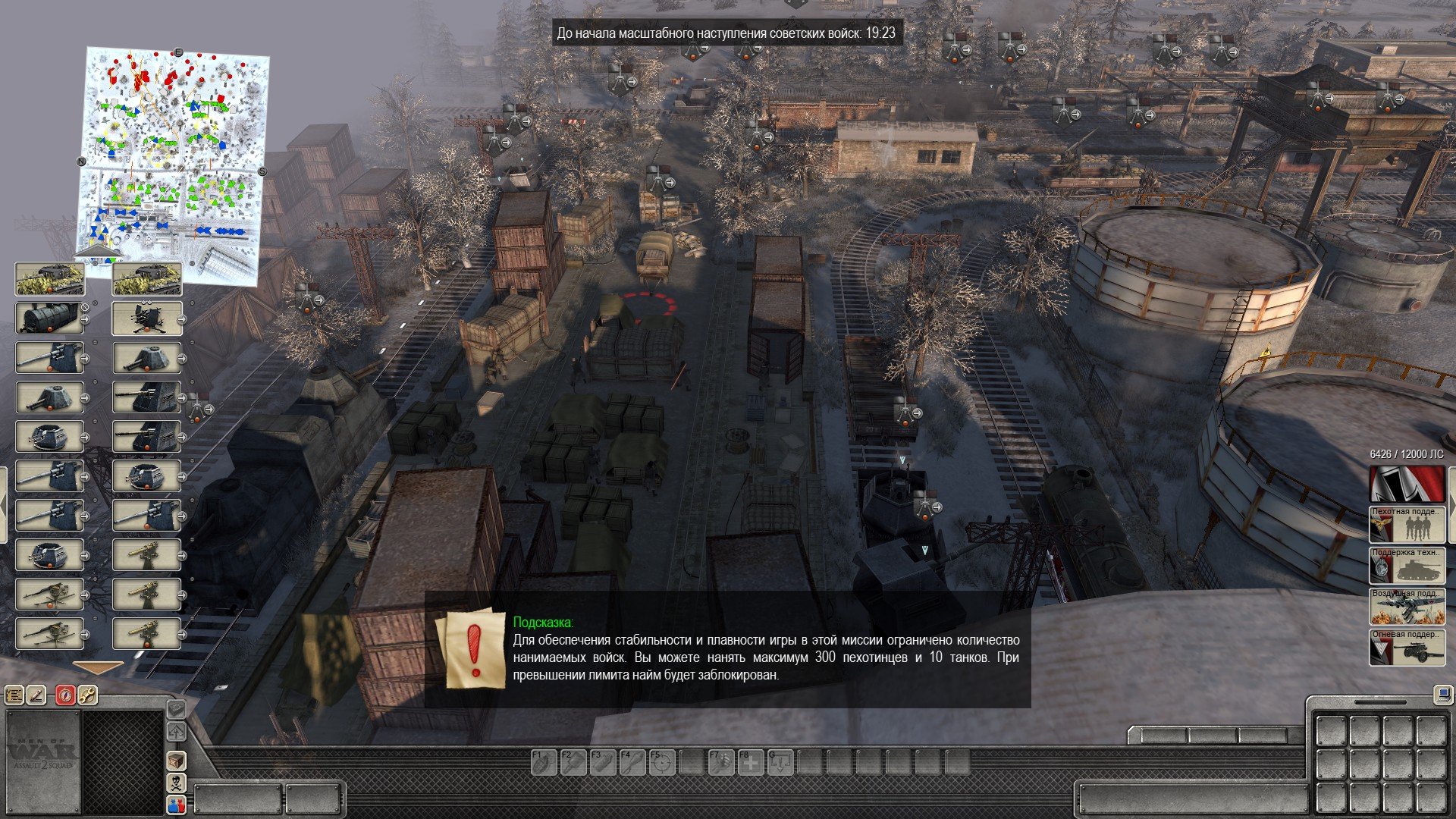The image size is (1456, 819).
Task: Click the skull and crossbones button
Action: click(176, 782)
